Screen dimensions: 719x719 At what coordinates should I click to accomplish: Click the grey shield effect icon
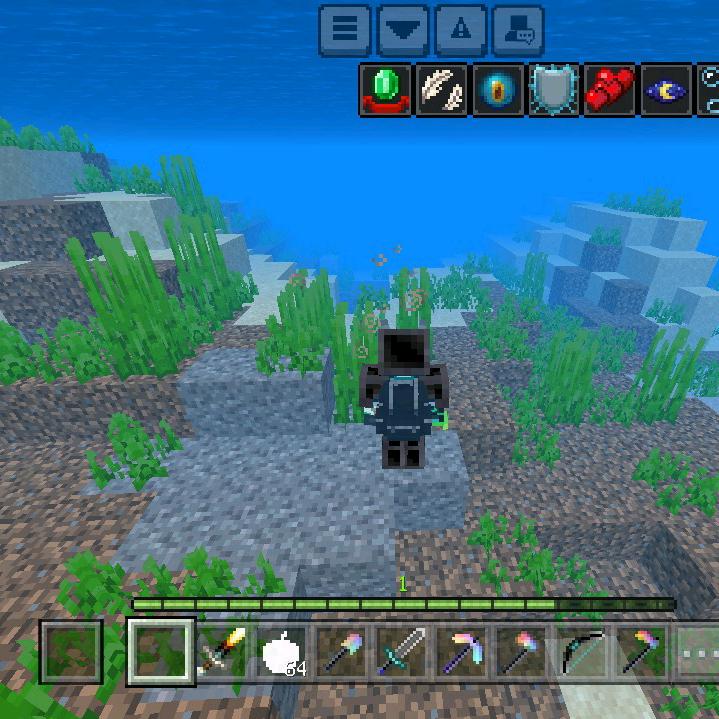point(554,90)
